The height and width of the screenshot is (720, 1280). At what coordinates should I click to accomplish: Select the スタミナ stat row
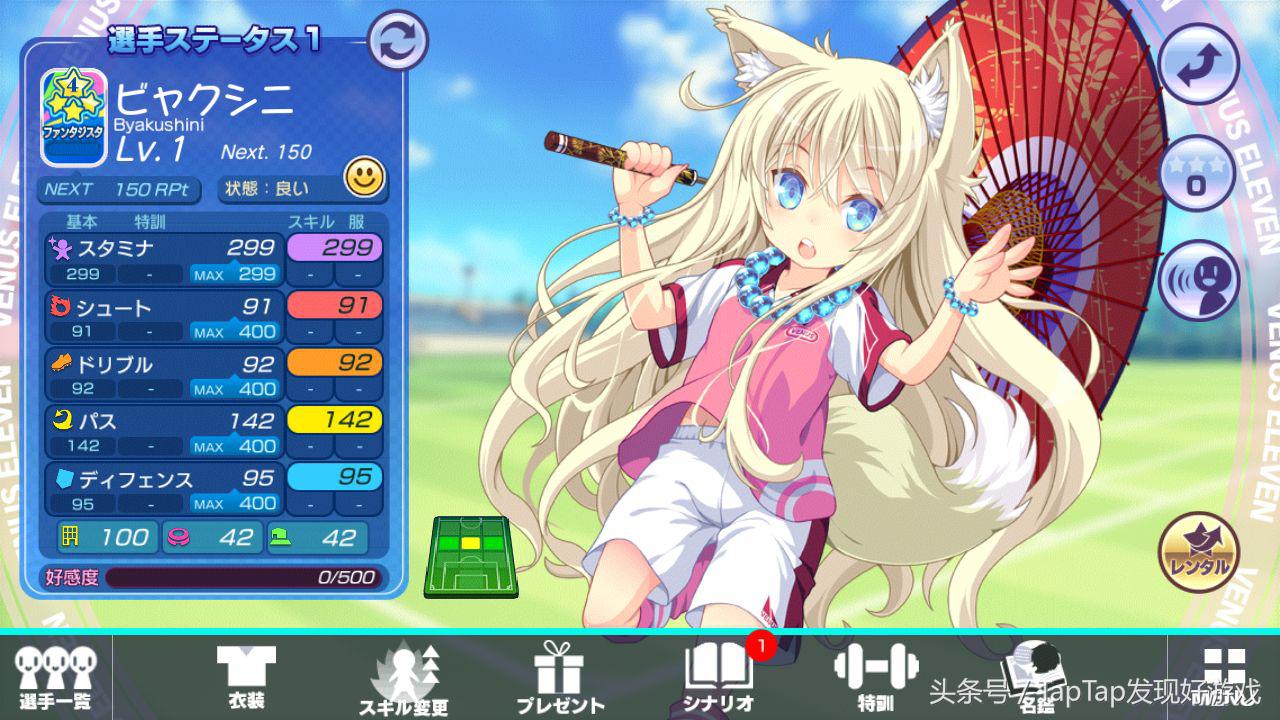pyautogui.click(x=165, y=259)
